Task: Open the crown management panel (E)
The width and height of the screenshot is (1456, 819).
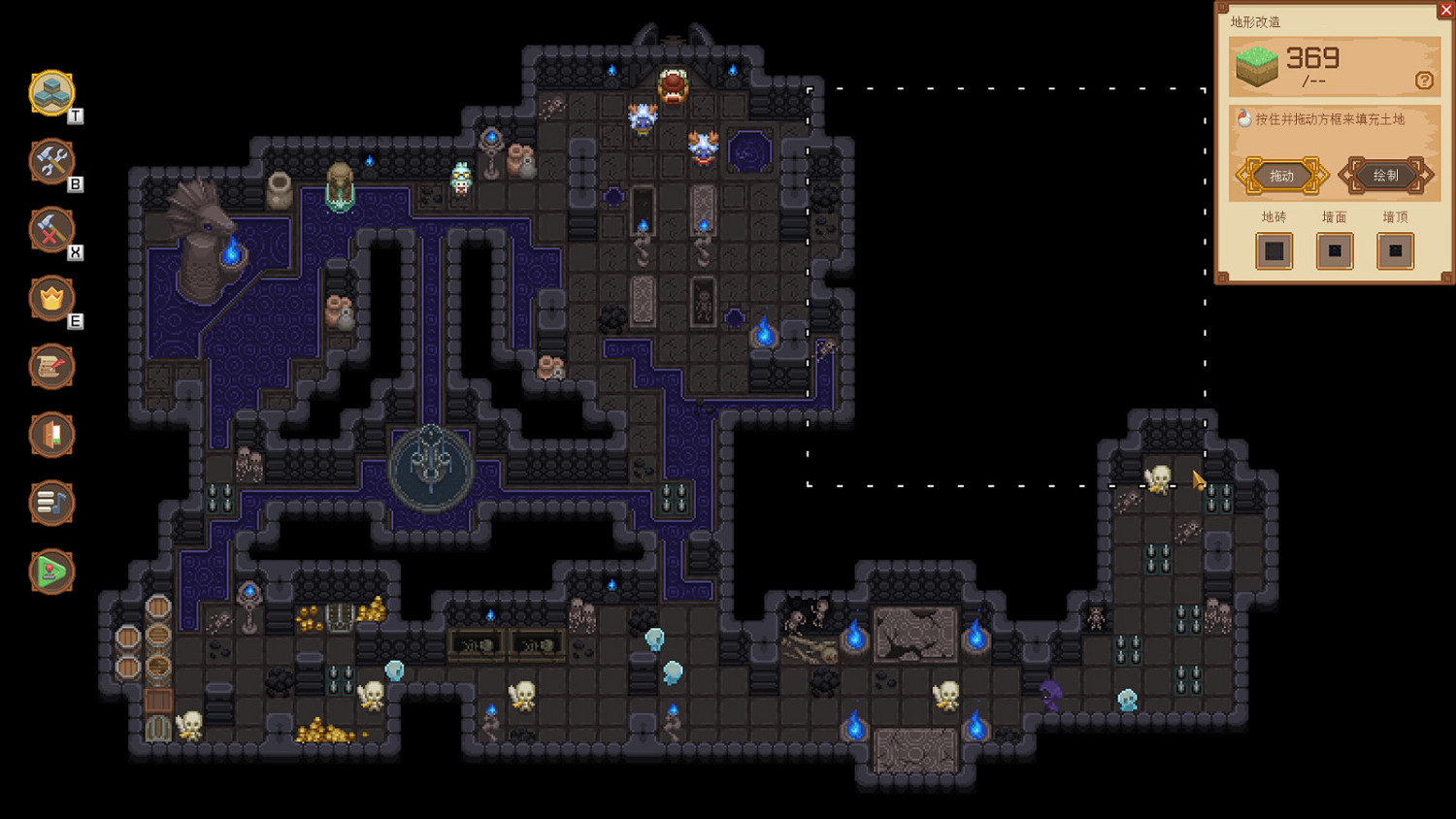Action: pos(52,299)
